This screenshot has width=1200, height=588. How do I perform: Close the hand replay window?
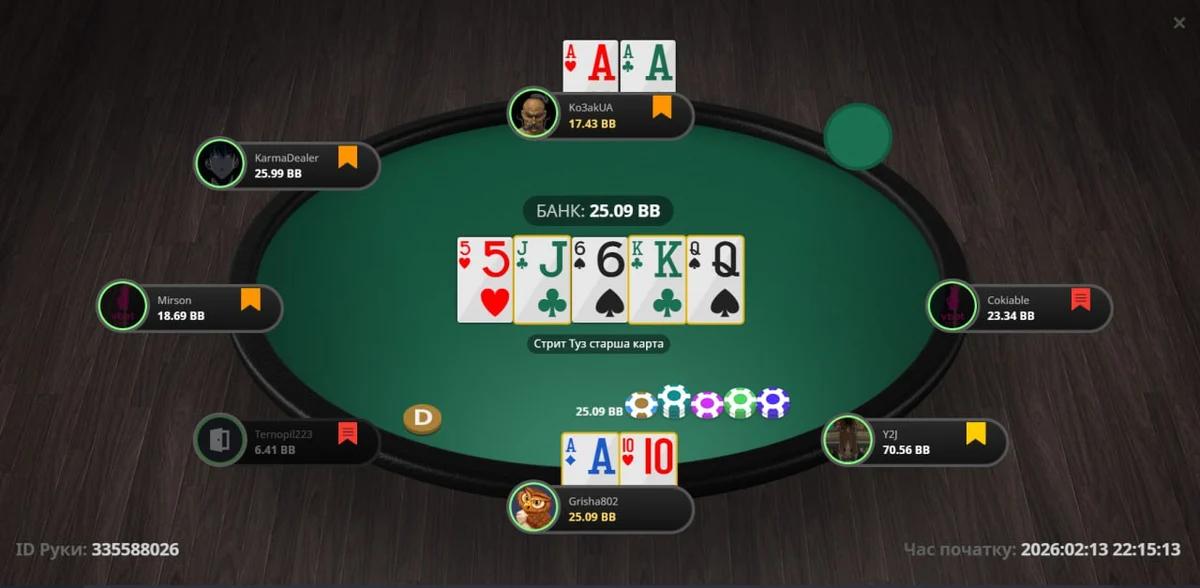(1179, 23)
